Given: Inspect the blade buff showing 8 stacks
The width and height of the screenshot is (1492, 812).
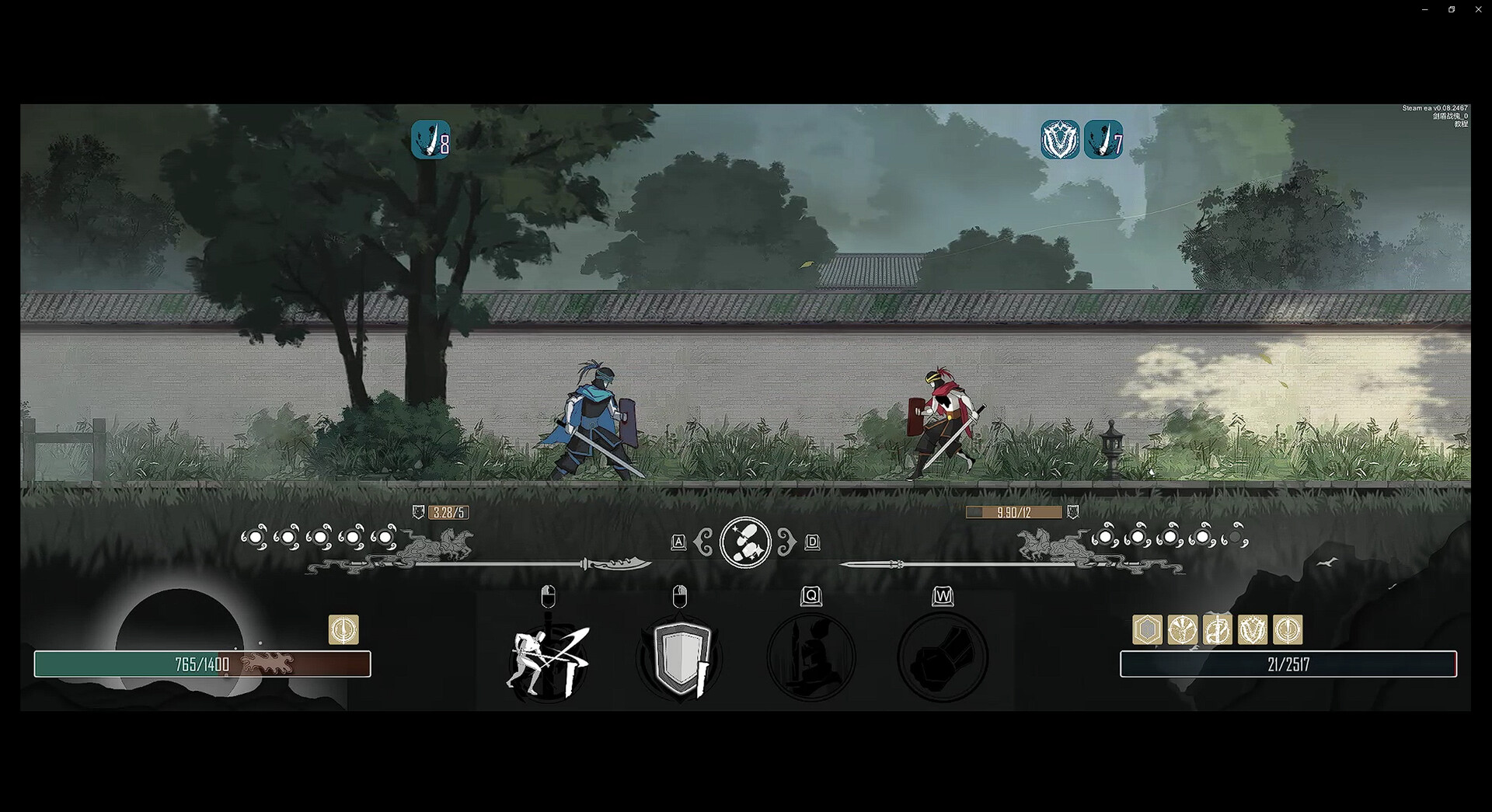Looking at the screenshot, I should pos(431,141).
